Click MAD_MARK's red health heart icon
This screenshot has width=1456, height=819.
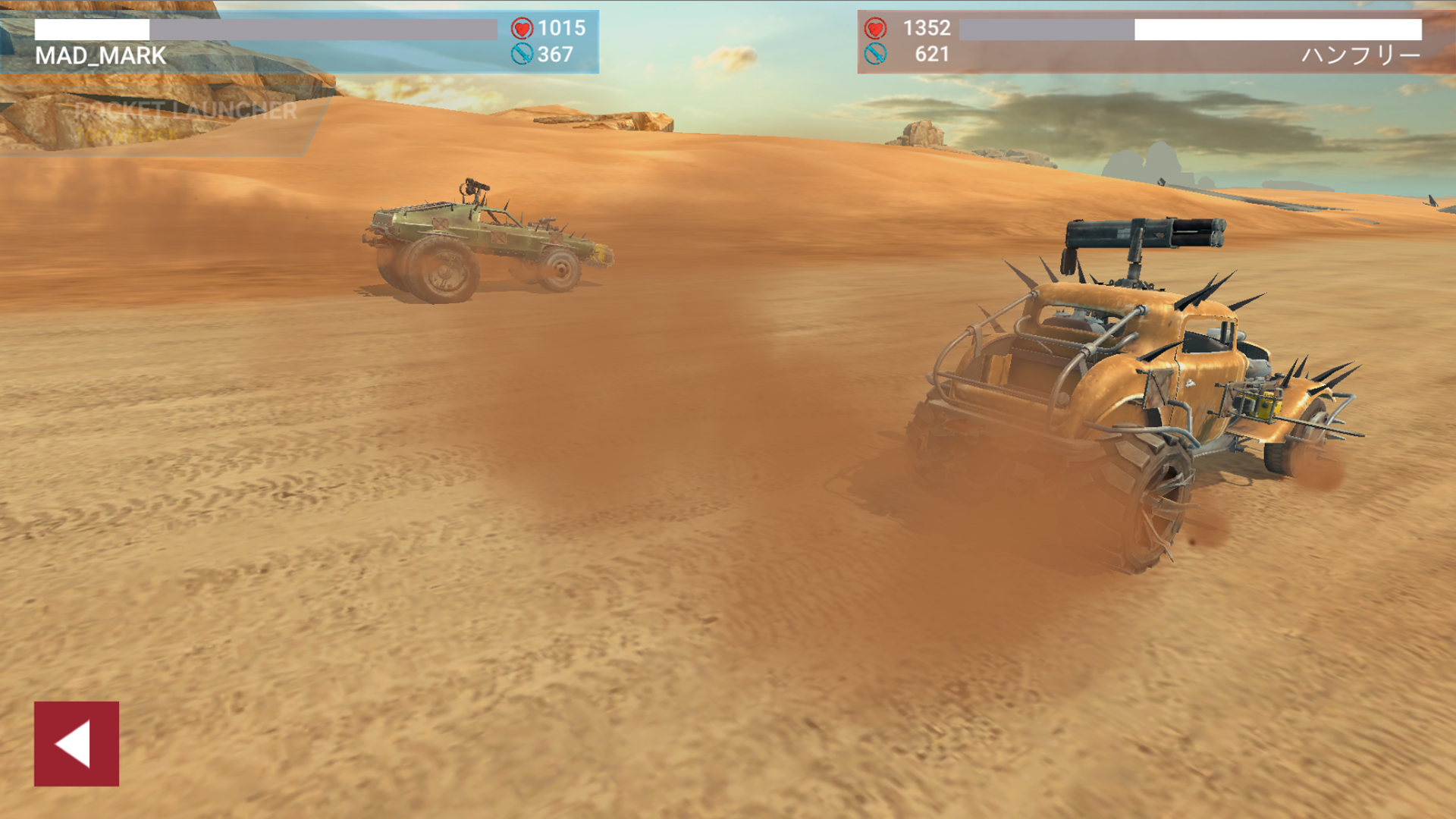pos(522,29)
